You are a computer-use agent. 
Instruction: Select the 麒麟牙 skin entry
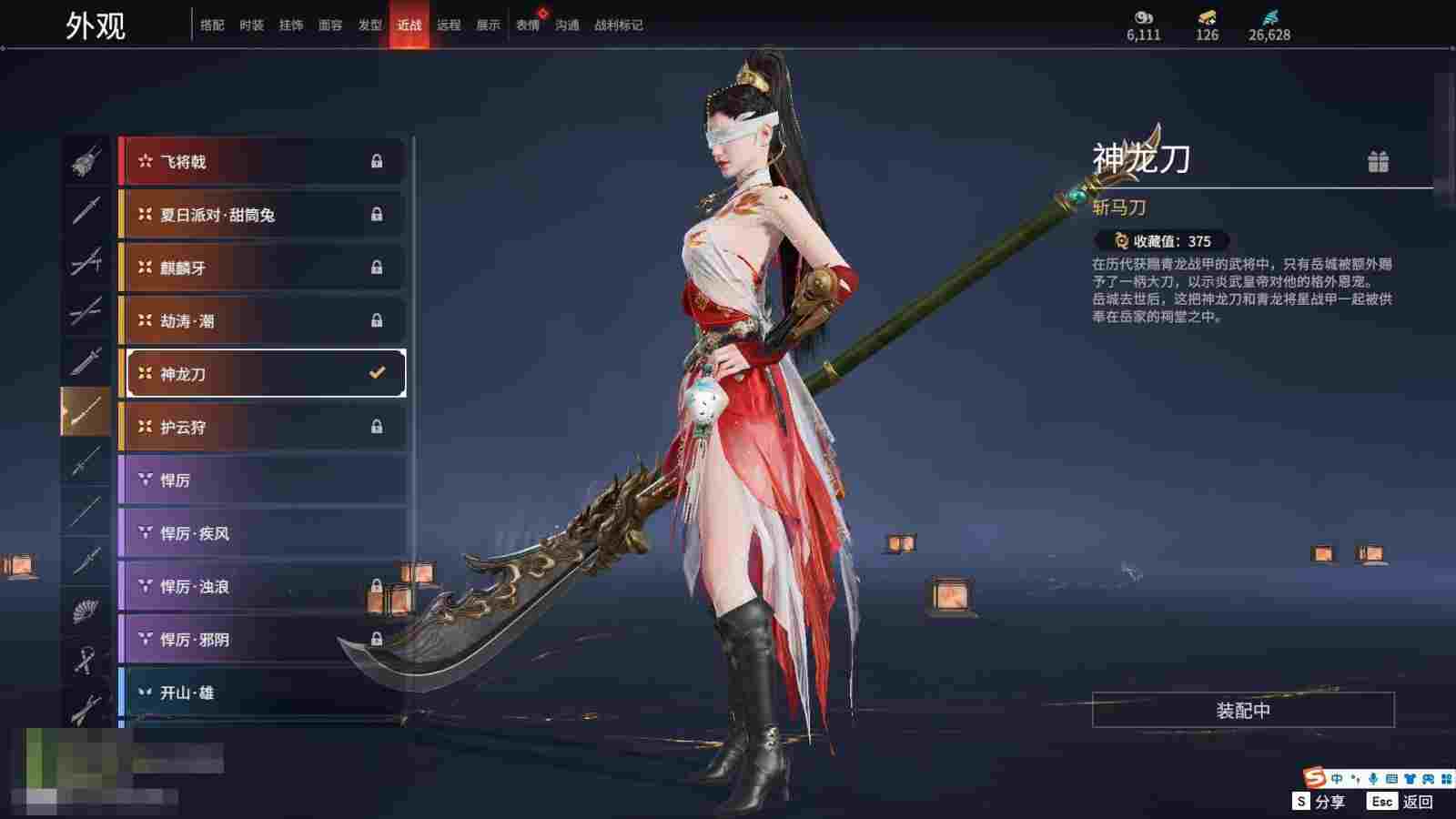pos(262,268)
